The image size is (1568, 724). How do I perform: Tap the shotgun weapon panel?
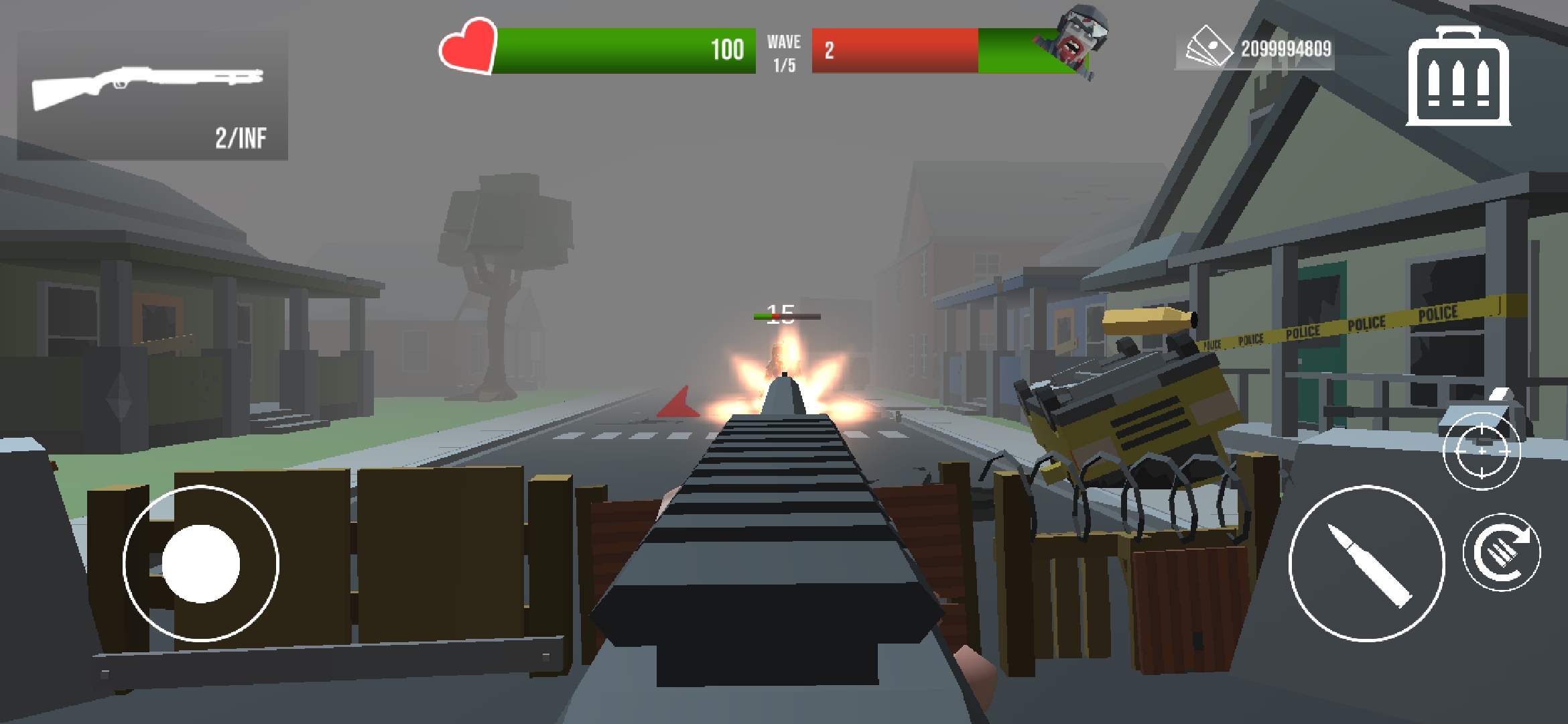(152, 96)
